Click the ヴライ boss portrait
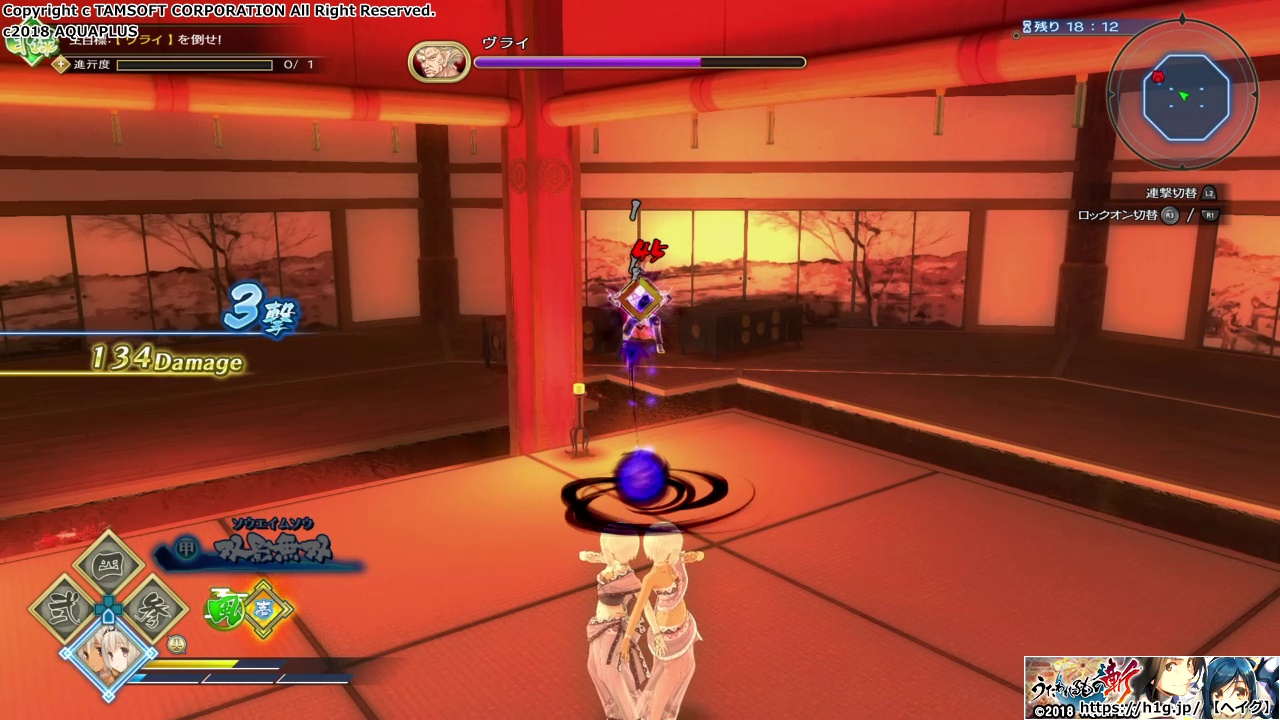 [439, 62]
